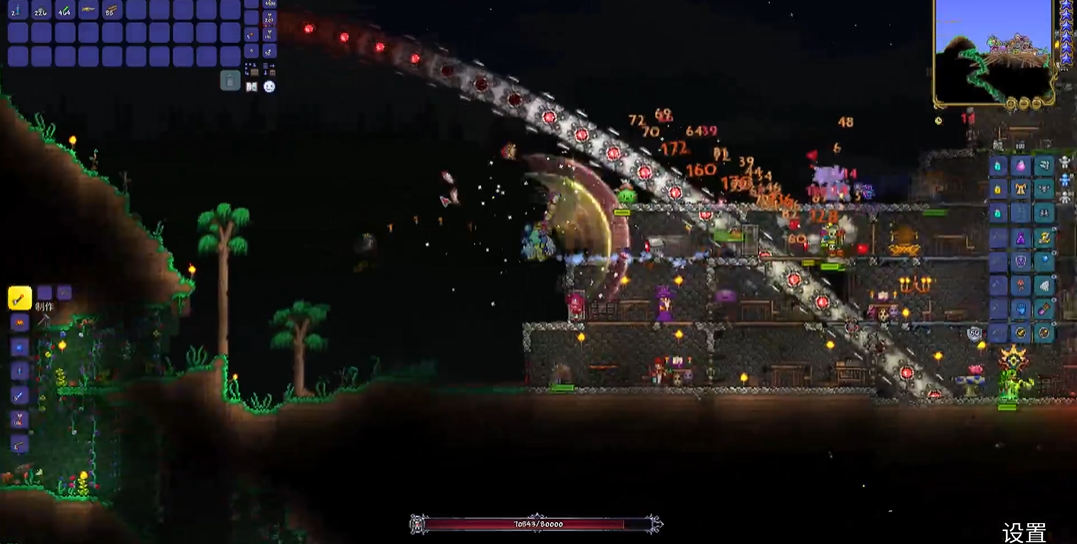Select the trash can slot

coord(230,81)
